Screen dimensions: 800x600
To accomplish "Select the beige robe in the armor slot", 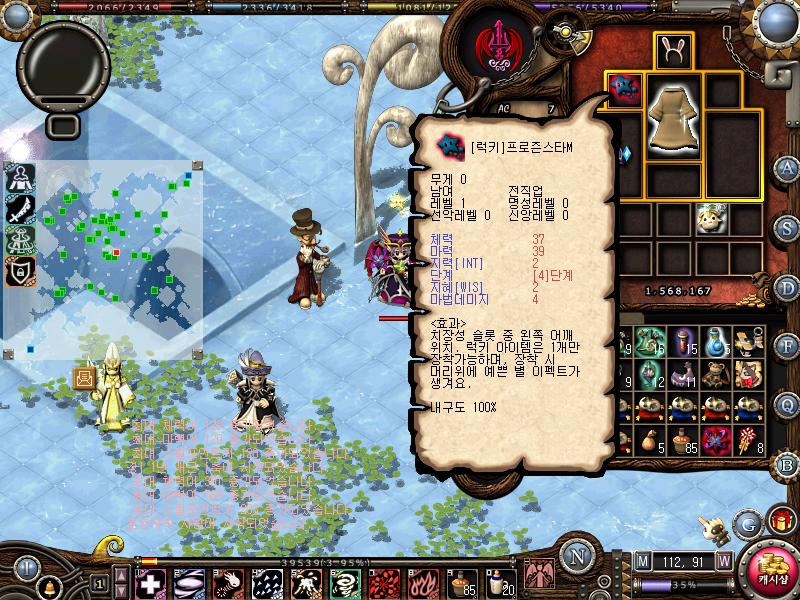I will click(x=674, y=115).
